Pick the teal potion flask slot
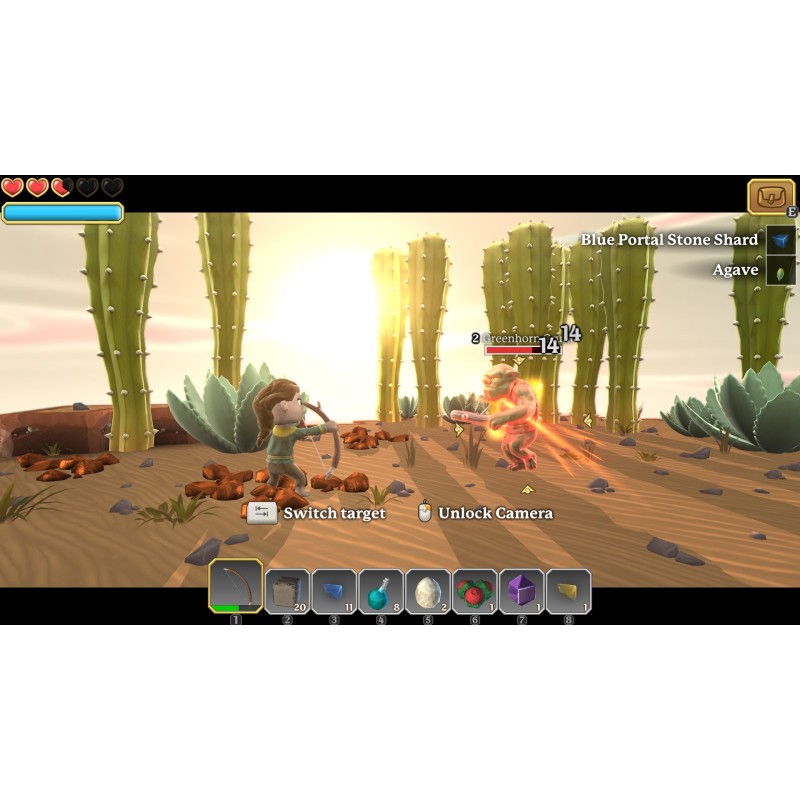 point(381,591)
